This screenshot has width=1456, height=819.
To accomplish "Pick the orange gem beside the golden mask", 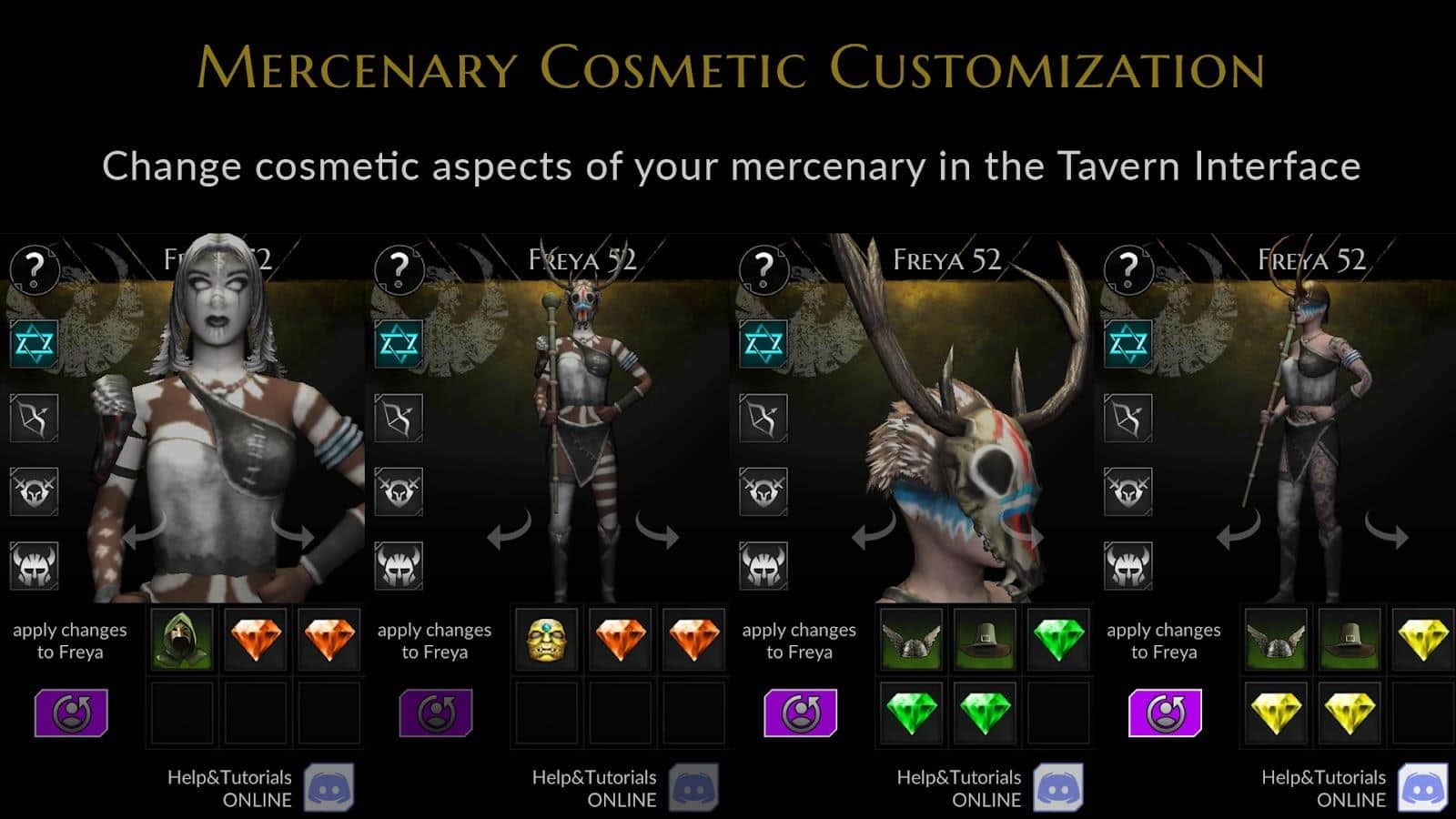I will (622, 640).
